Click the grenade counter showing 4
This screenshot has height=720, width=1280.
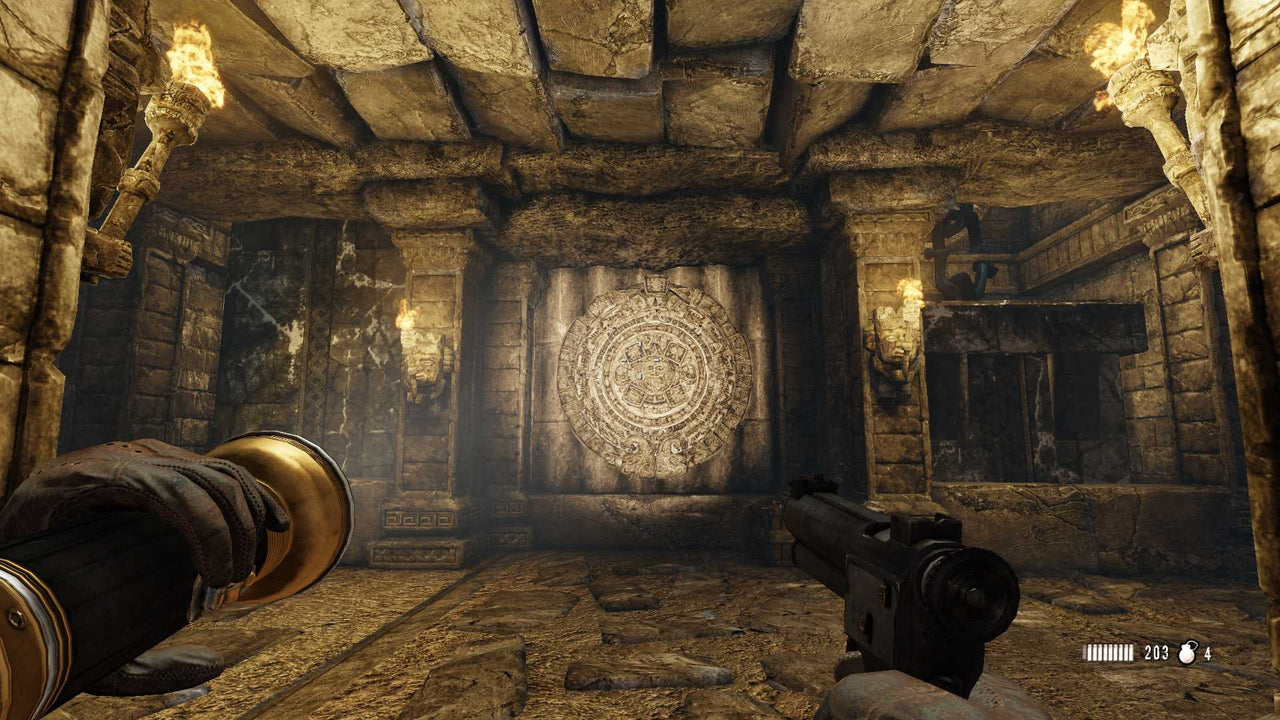point(1207,653)
